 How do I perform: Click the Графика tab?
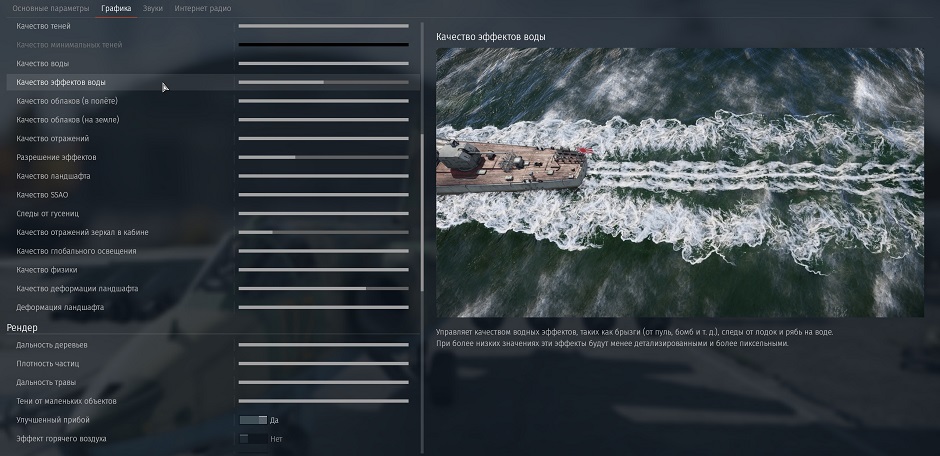pyautogui.click(x=116, y=8)
